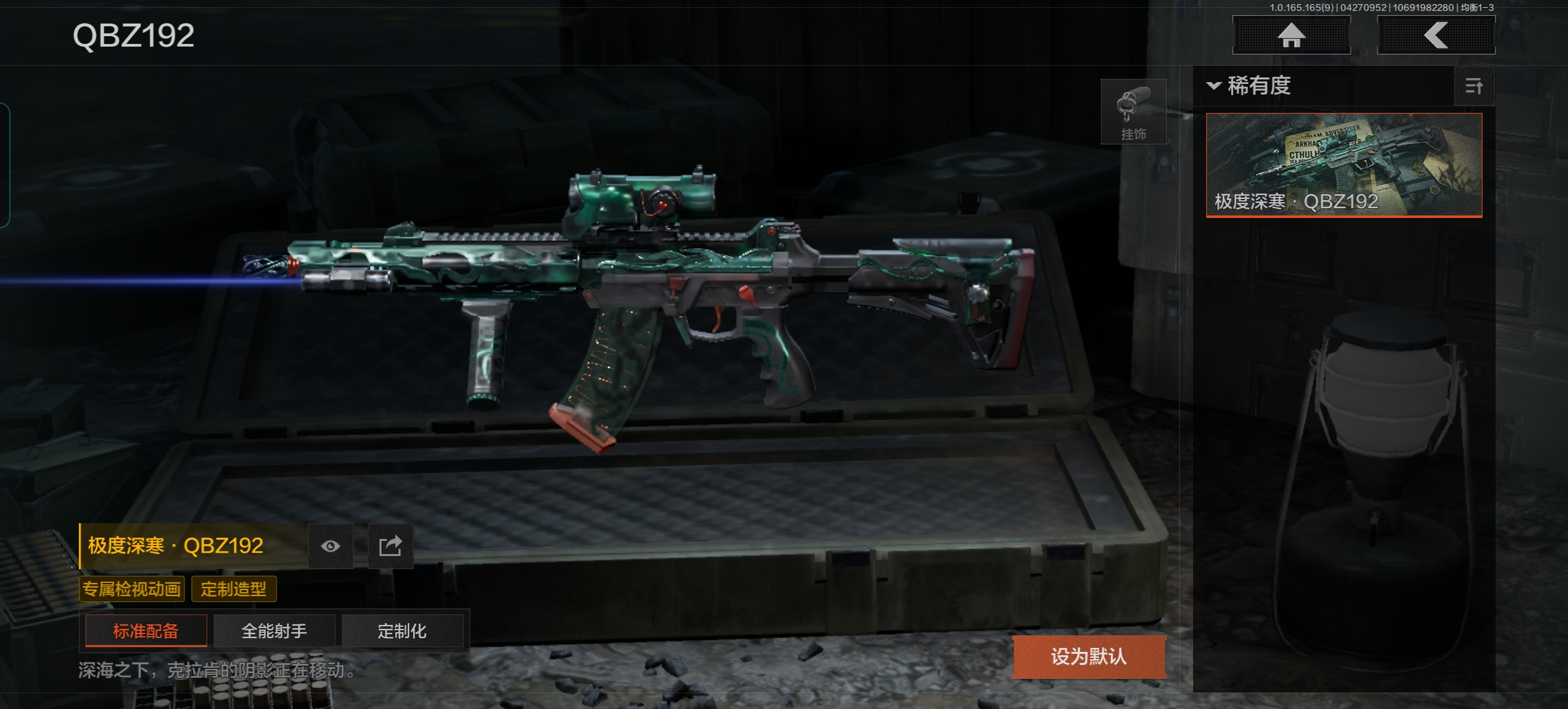Click 设为默认 to set as default

(x=1089, y=656)
